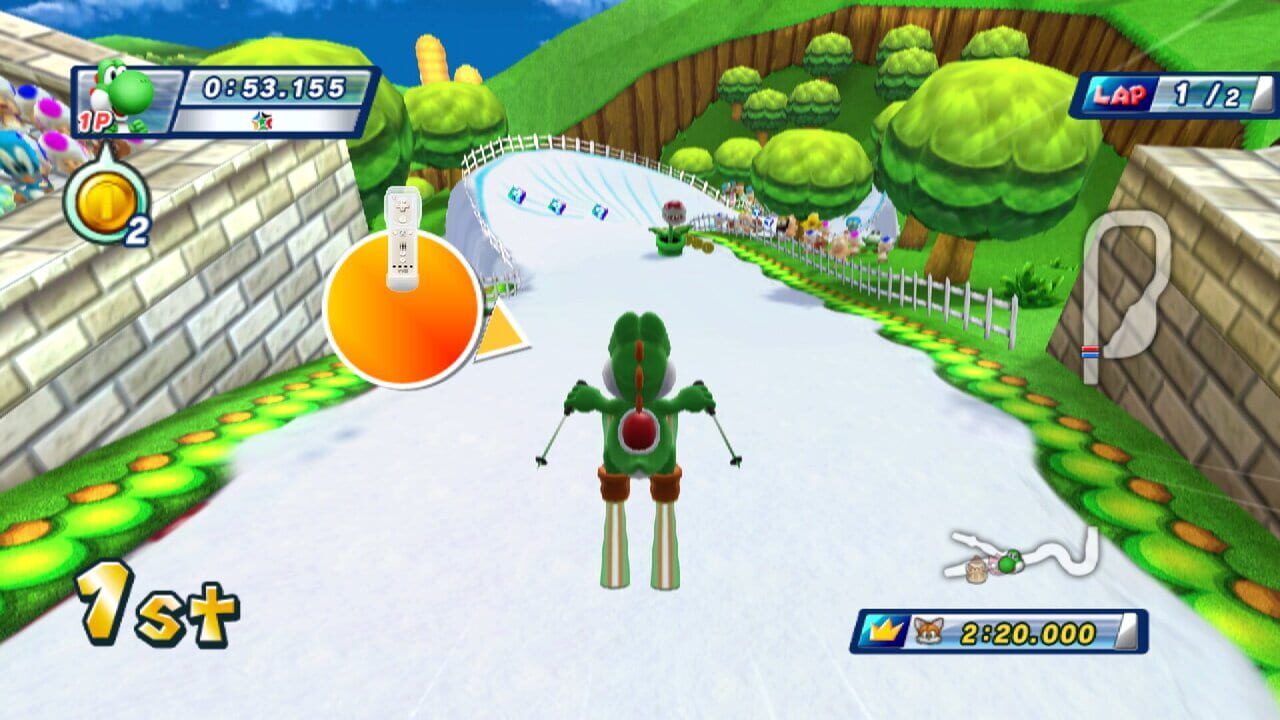The image size is (1280, 720).
Task: Click the 2:20.000 target time label
Action: point(1022,630)
